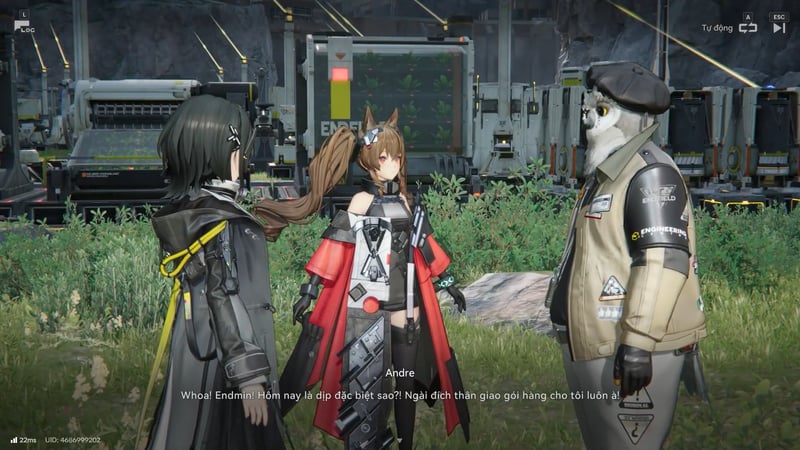800x450 pixels.
Task: Toggle Tự động auto-play dialogue
Action: pos(747,27)
